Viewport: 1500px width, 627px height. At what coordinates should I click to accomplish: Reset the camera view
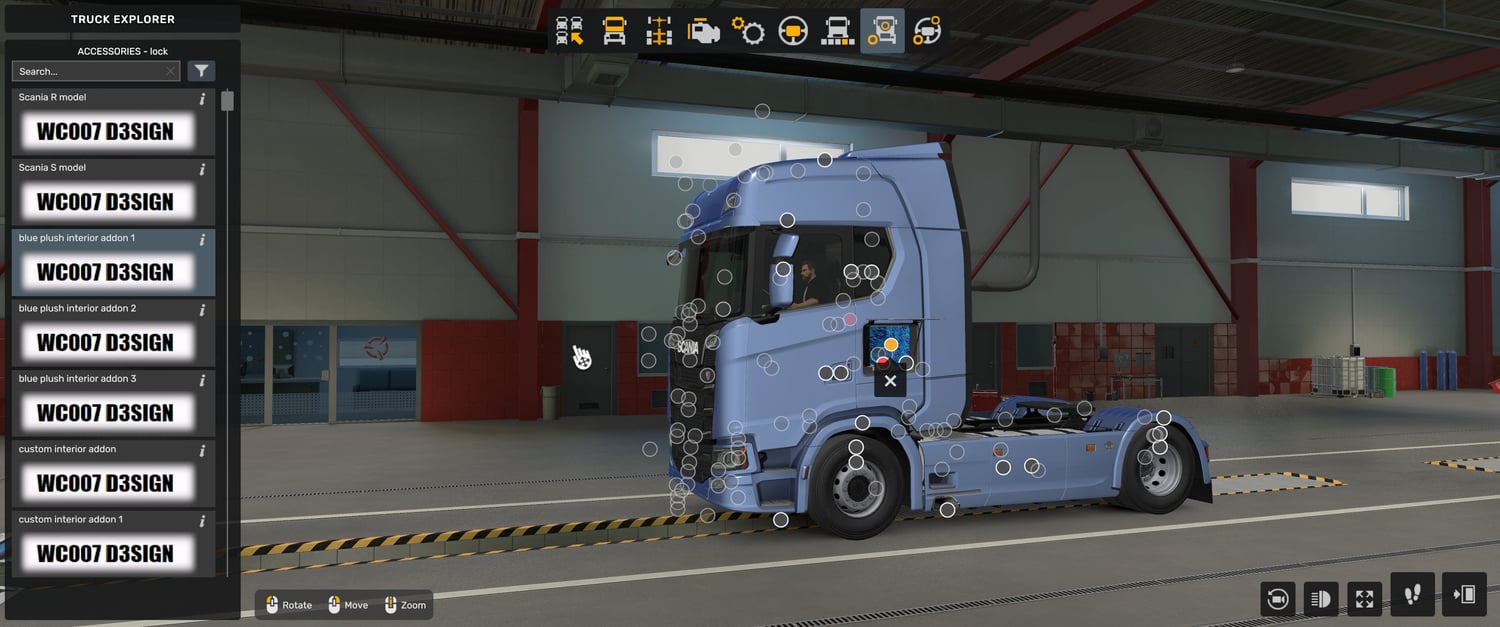1277,599
